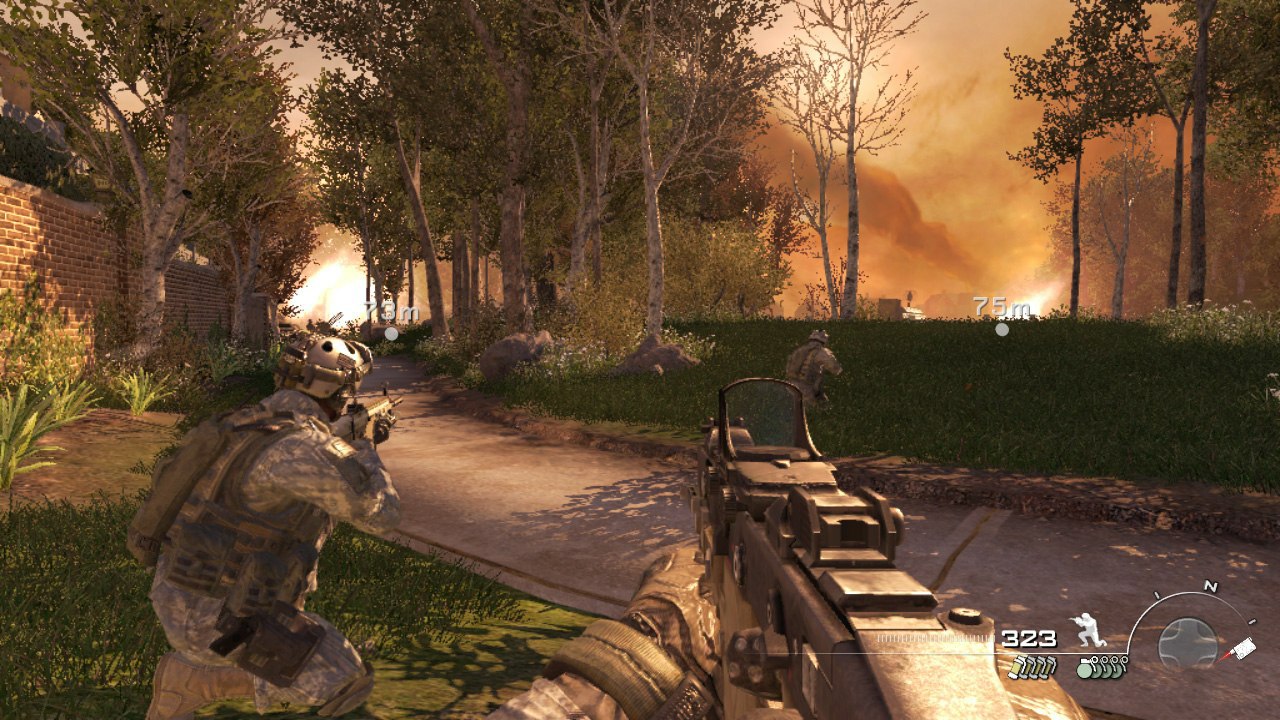
Task: Click the dark center of the compass dial
Action: point(1189,640)
